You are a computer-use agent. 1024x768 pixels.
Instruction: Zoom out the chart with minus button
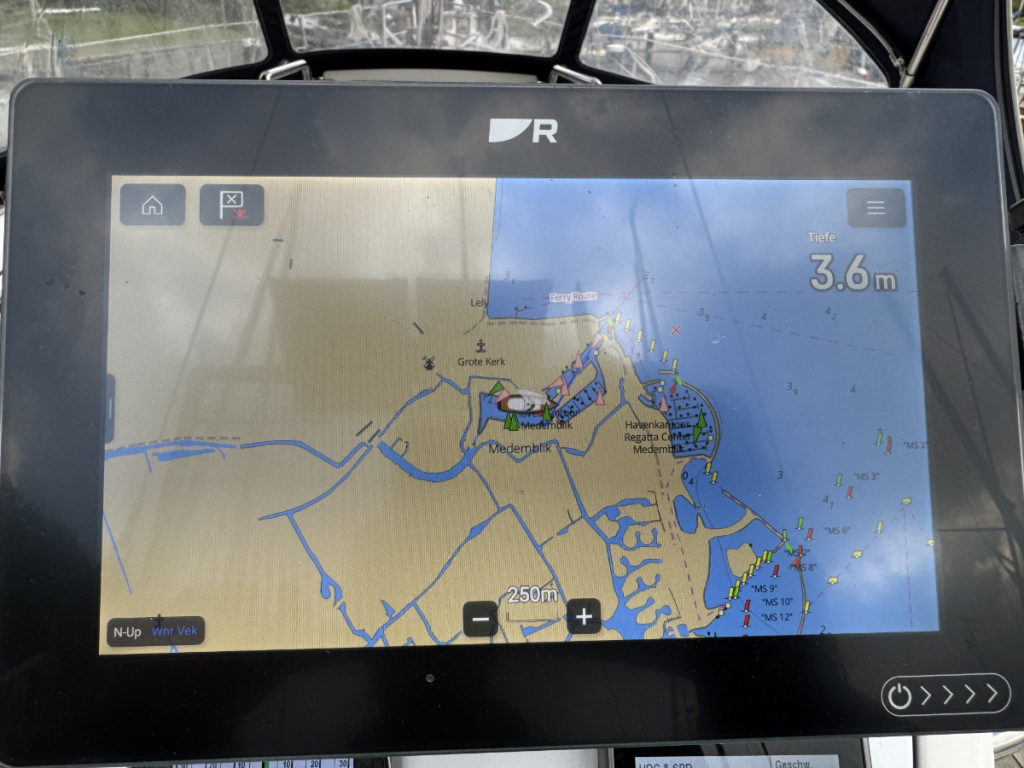[480, 618]
